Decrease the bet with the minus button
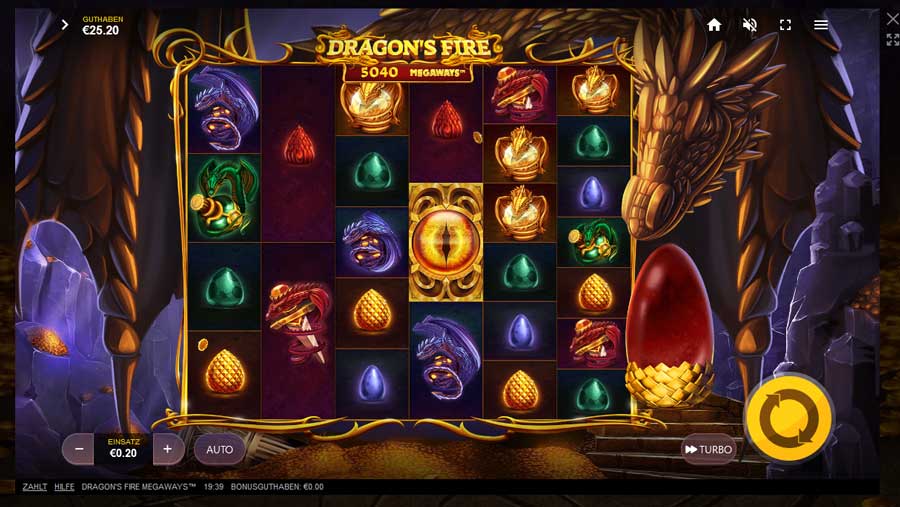The width and height of the screenshot is (900, 507). [79, 449]
